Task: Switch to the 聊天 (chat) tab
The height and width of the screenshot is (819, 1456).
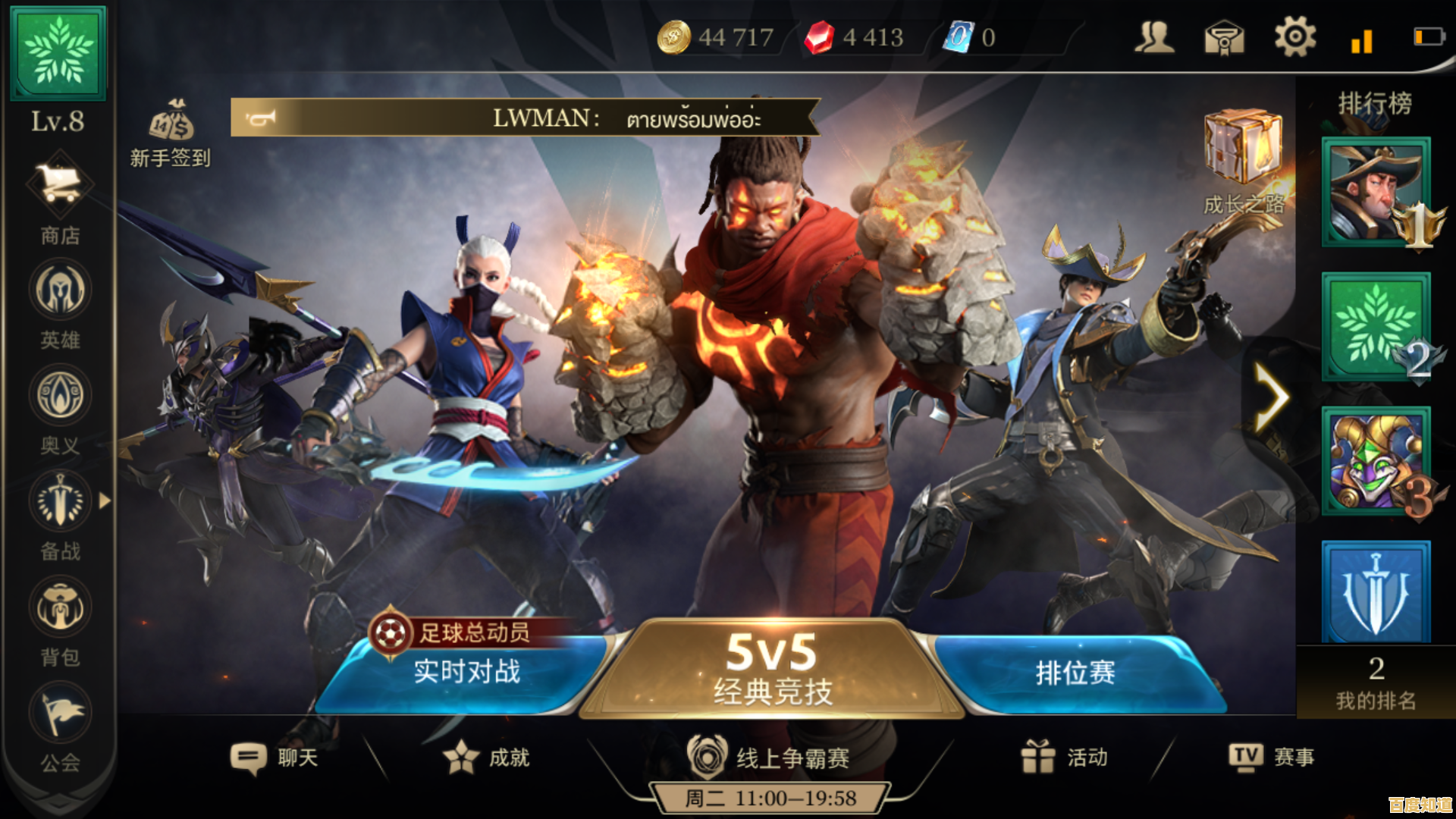Action: click(275, 757)
